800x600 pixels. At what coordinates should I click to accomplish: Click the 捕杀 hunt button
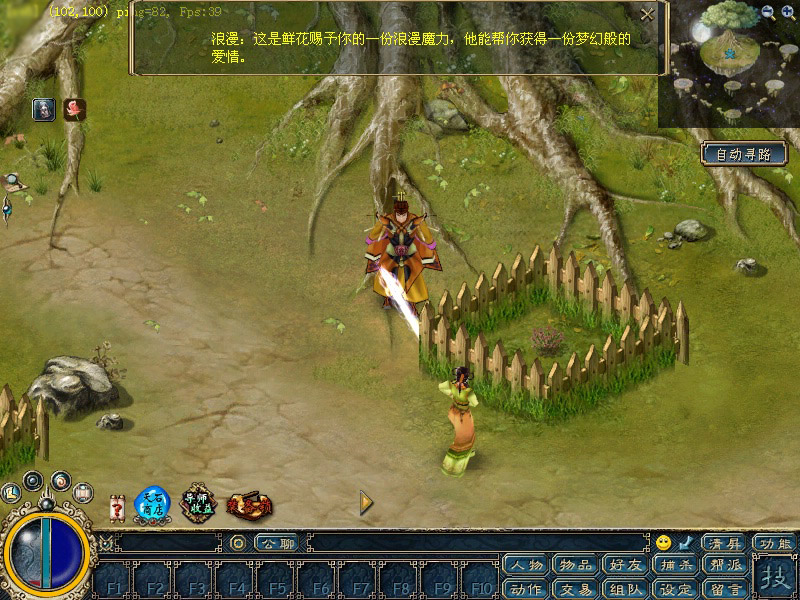676,566
